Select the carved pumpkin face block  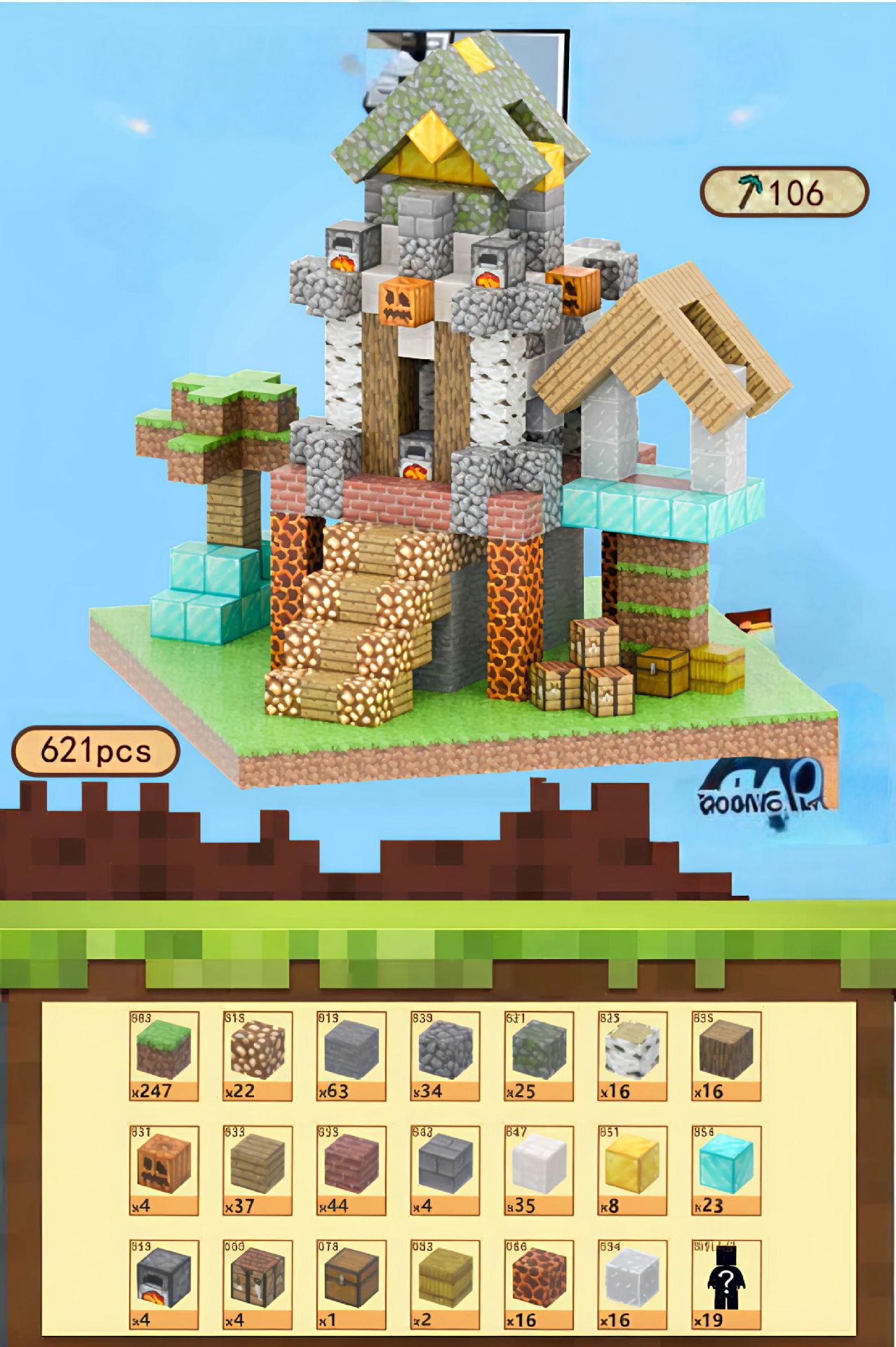click(163, 1169)
